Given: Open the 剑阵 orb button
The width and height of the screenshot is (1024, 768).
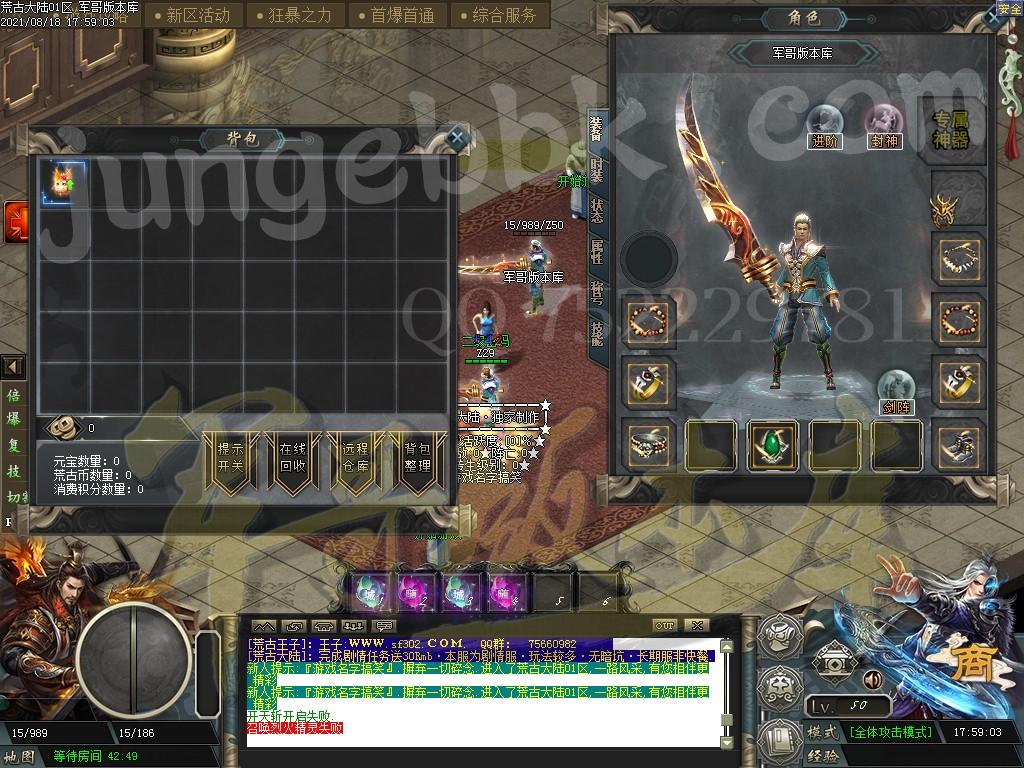Looking at the screenshot, I should [x=896, y=391].
